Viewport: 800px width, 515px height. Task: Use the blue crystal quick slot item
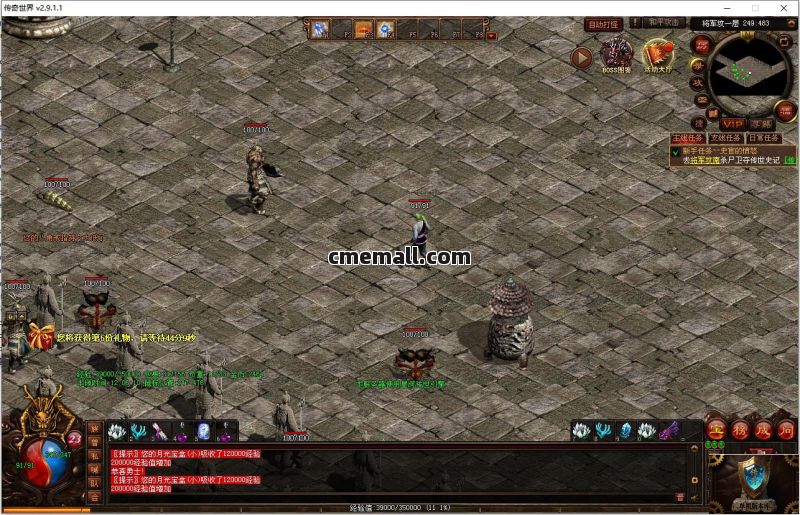point(625,431)
